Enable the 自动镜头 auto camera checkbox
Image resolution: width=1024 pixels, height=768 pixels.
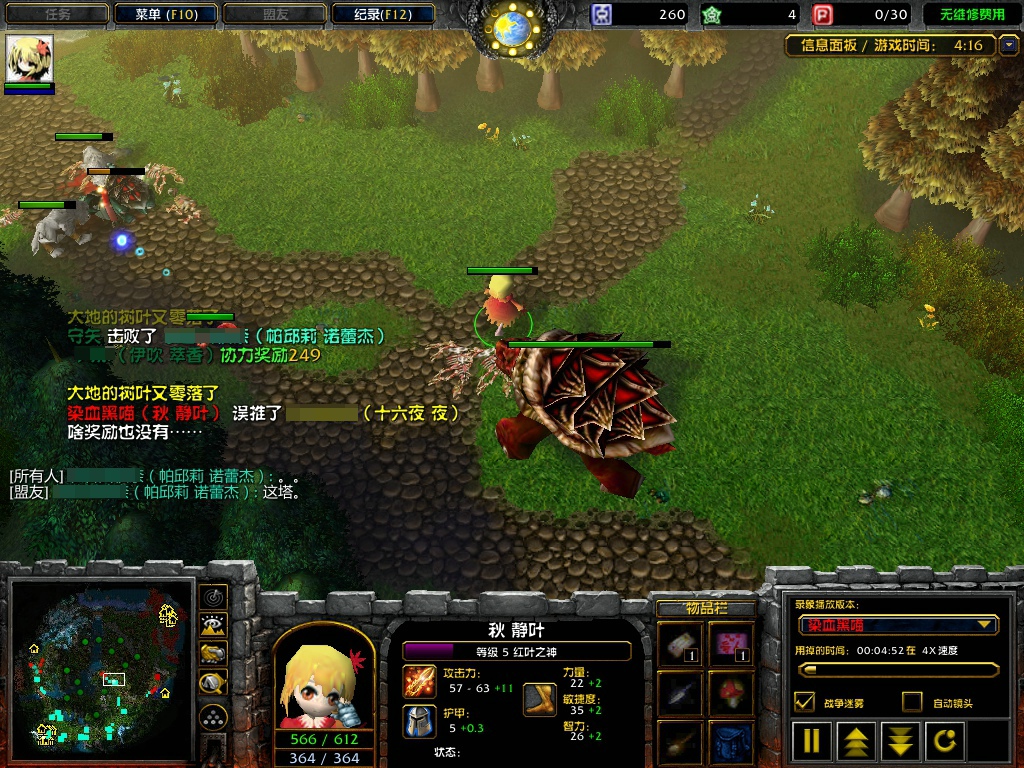click(911, 702)
